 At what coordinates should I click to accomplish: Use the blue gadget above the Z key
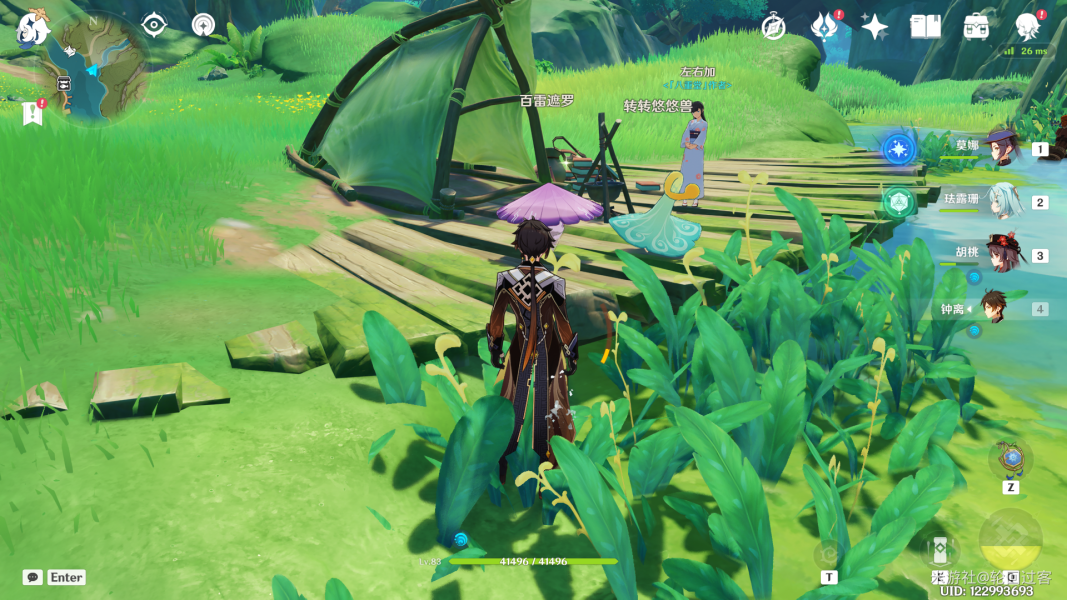click(1011, 459)
